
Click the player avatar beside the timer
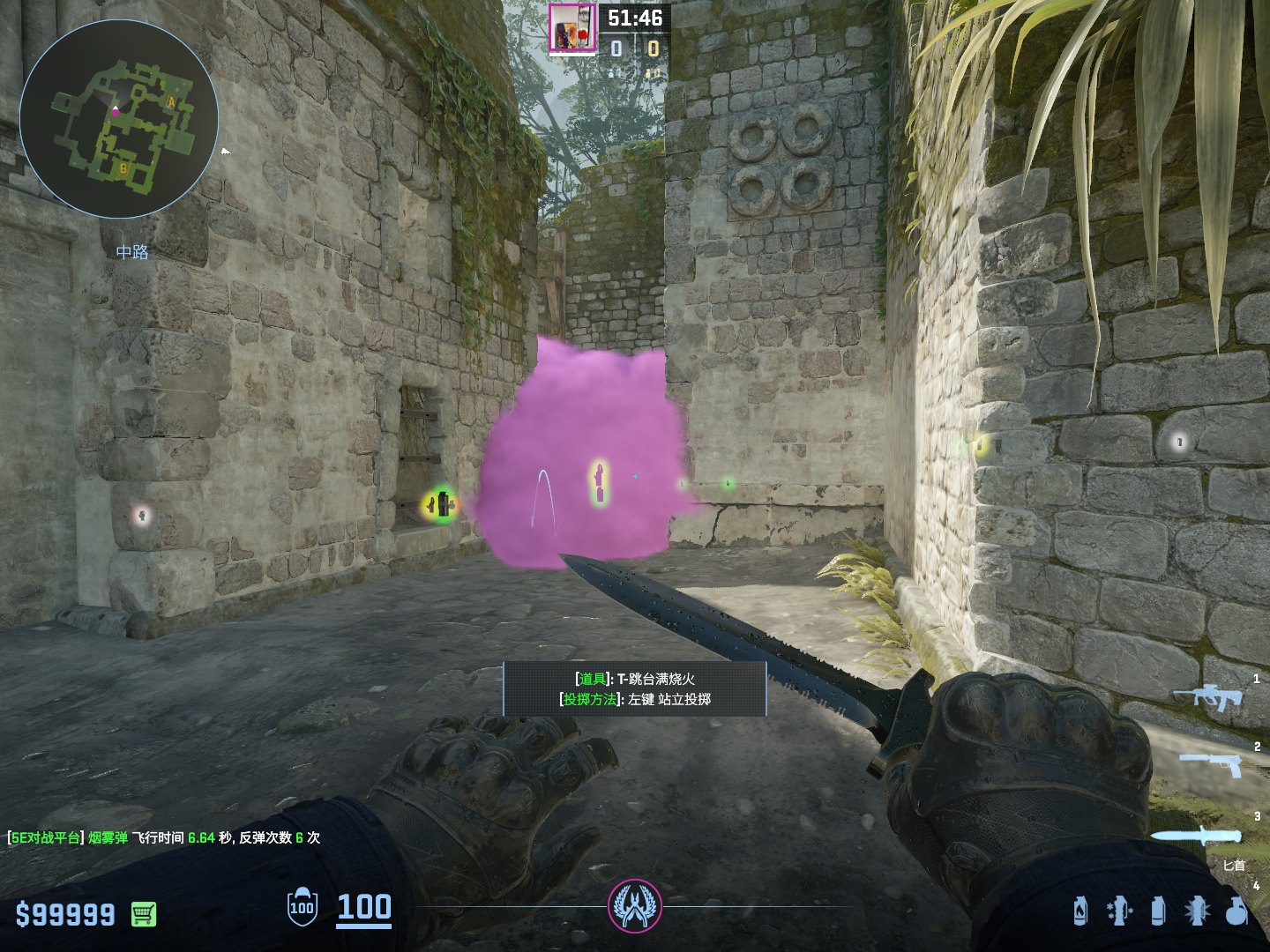[572, 28]
